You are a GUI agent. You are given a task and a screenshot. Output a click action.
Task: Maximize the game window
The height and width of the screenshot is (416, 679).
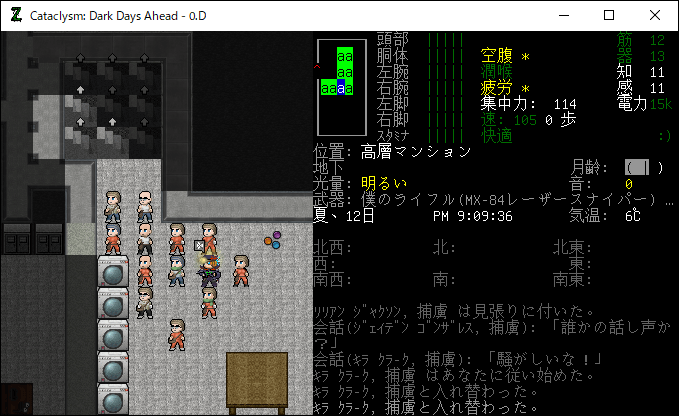click(x=609, y=15)
